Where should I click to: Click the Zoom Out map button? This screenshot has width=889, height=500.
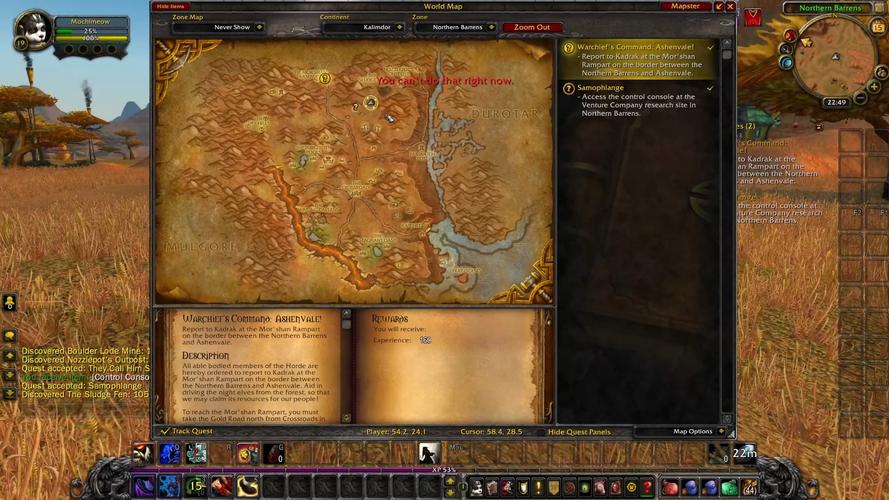[531, 27]
